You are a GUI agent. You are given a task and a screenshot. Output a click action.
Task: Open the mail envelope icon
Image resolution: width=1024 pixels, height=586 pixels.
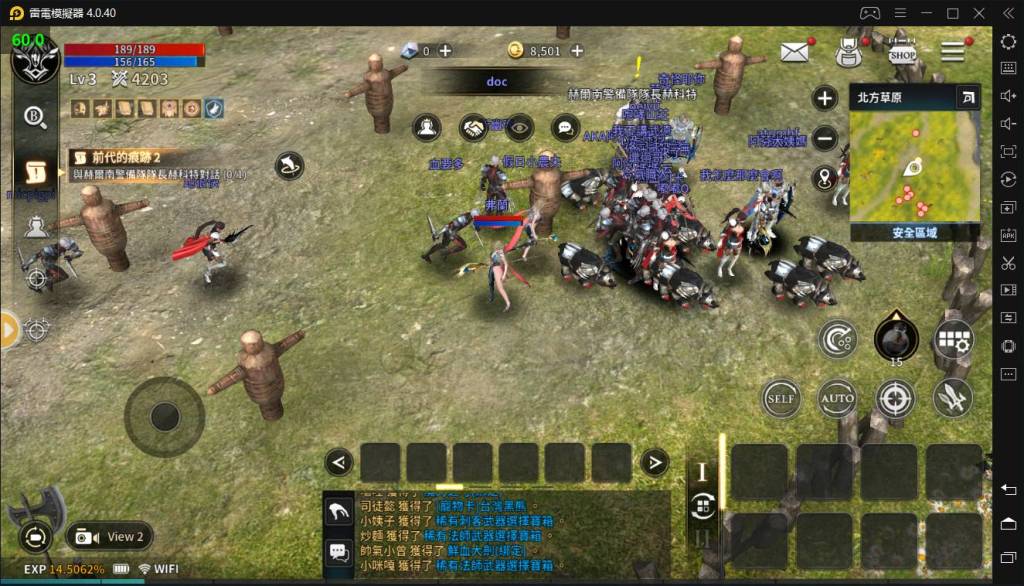pos(795,53)
